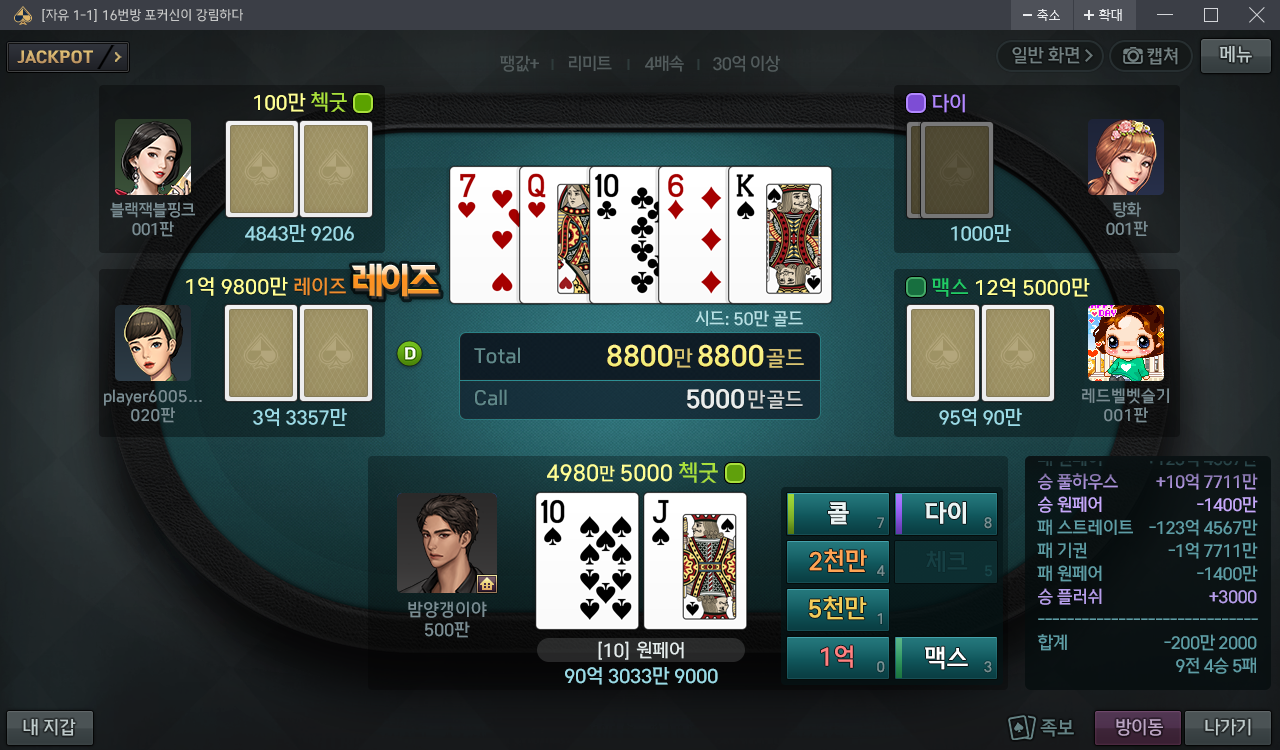Raise by 2천만
Screen dimensions: 1280x750
(x=838, y=562)
